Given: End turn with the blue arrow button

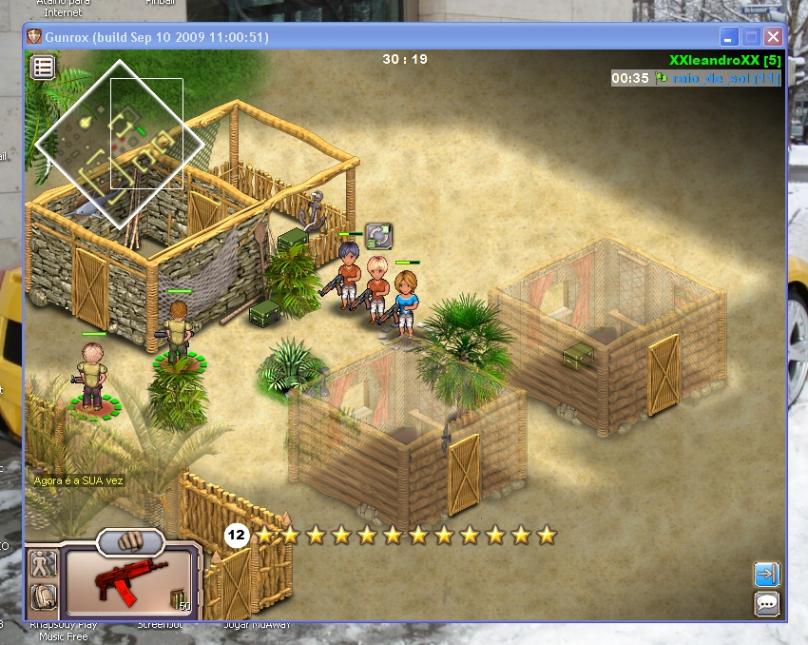Looking at the screenshot, I should (766, 574).
